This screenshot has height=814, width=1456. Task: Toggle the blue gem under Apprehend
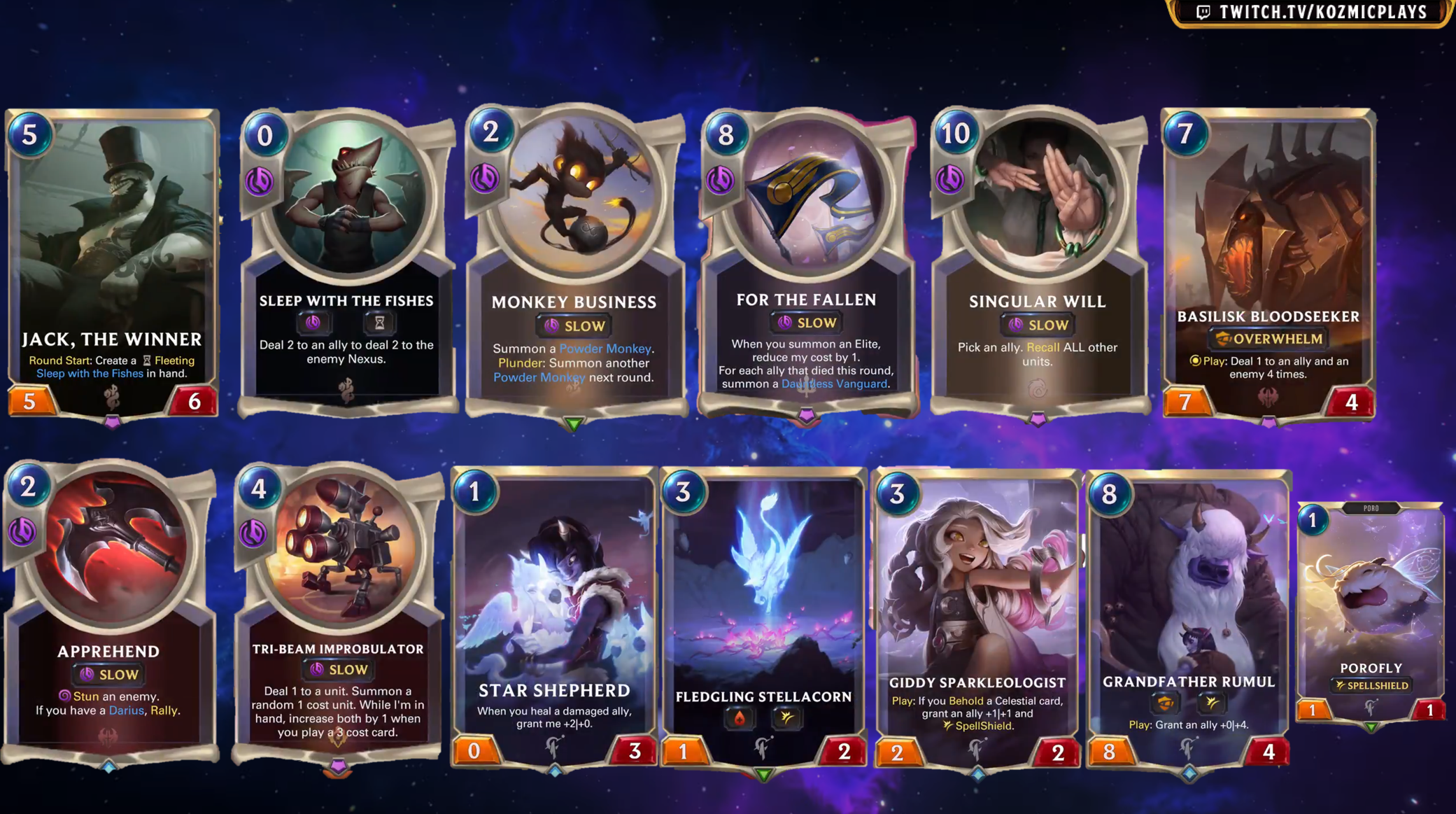coord(111,767)
